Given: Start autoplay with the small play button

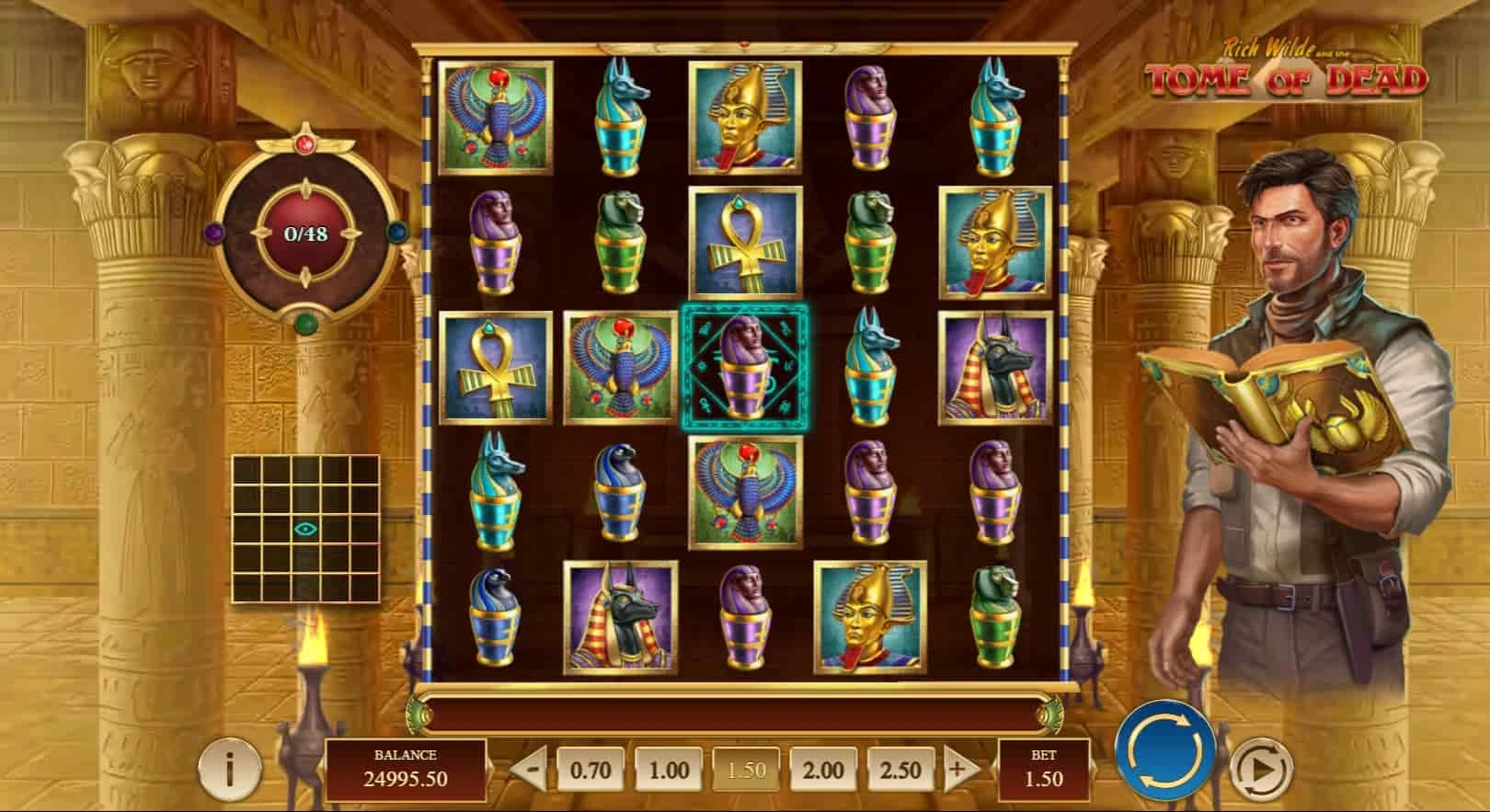Looking at the screenshot, I should (1261, 766).
